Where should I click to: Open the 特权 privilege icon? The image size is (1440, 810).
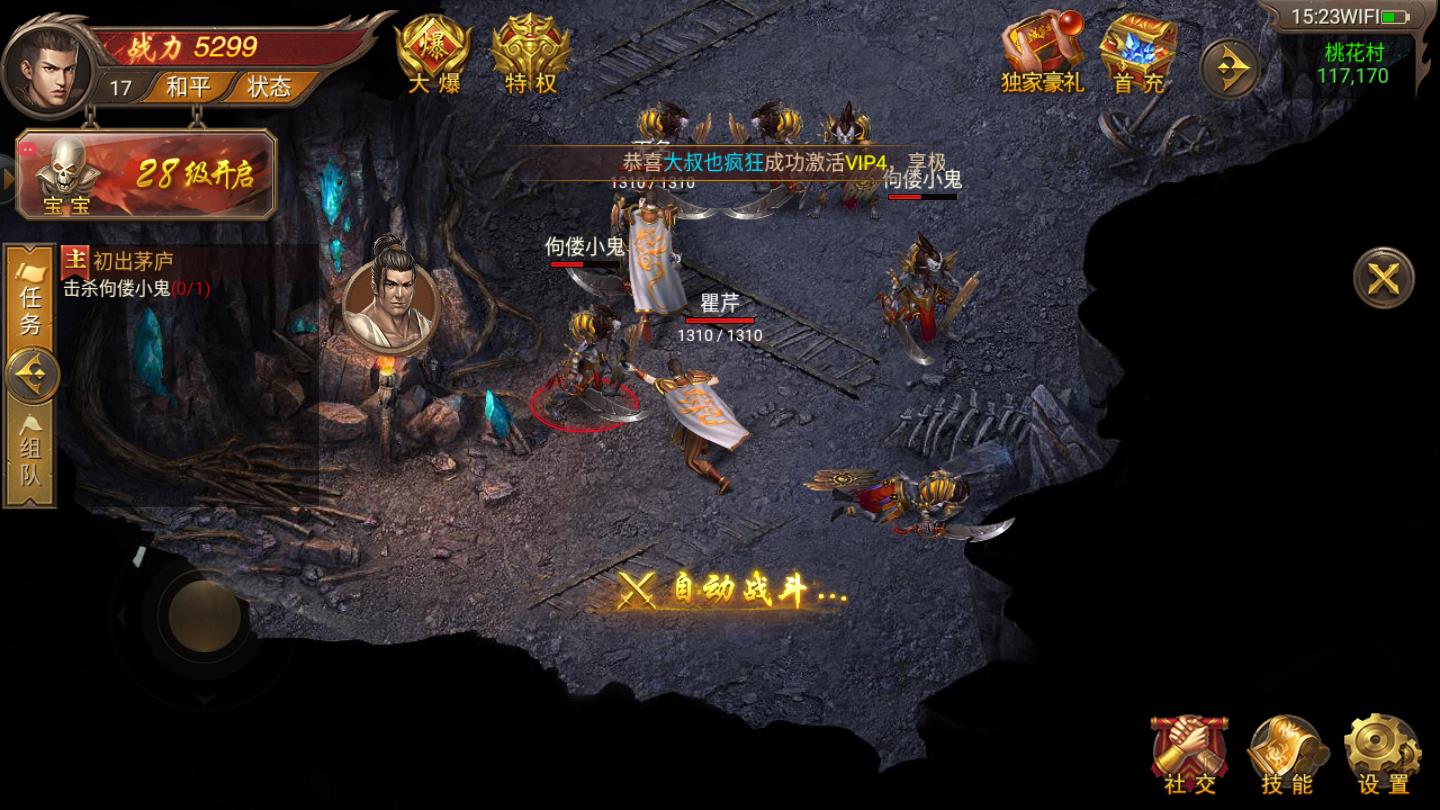coord(530,56)
